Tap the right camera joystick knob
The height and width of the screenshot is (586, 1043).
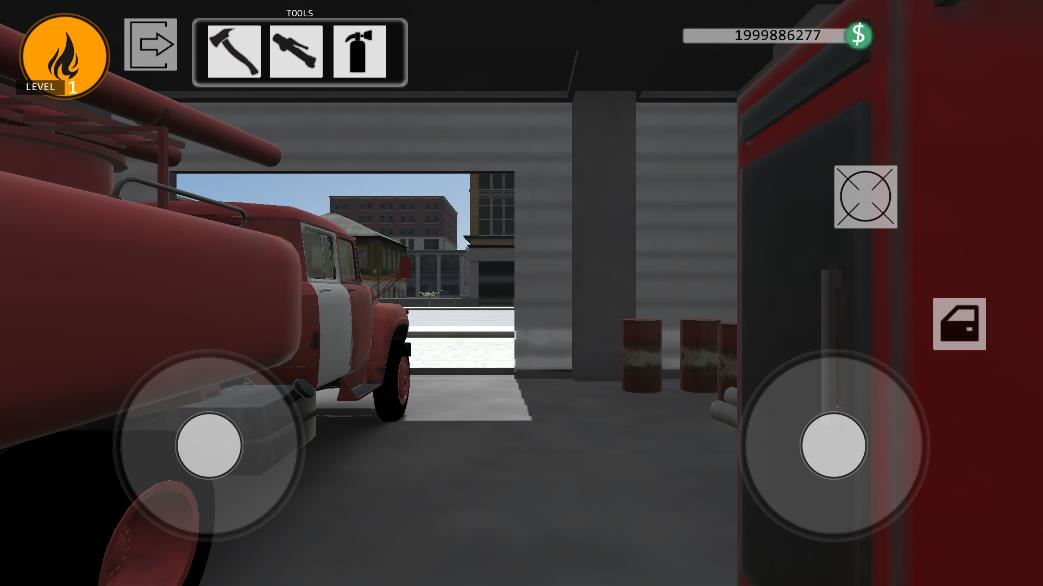833,445
